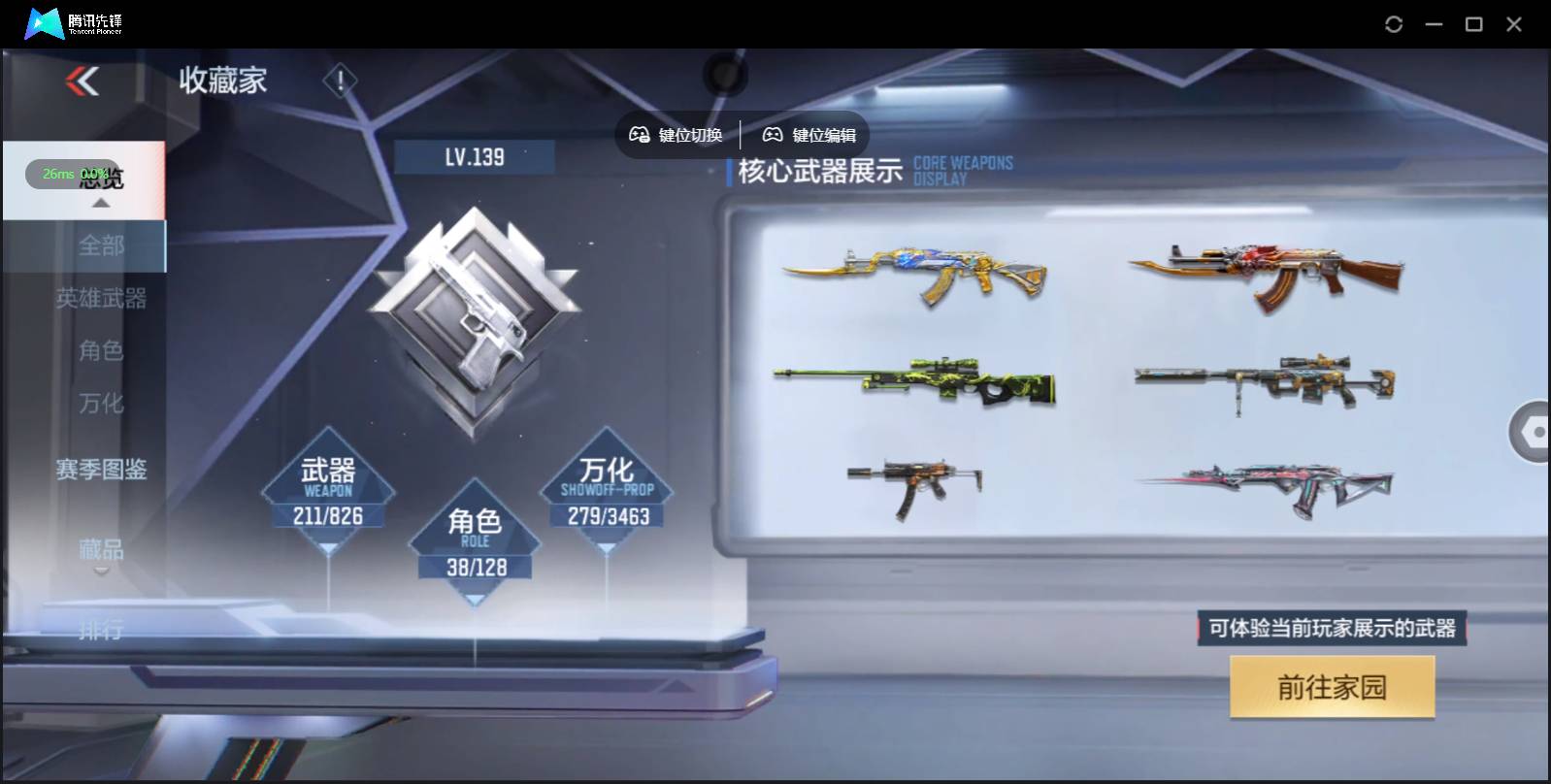Collapse the 总览 section via up chevron
The image size is (1551, 784).
100,204
